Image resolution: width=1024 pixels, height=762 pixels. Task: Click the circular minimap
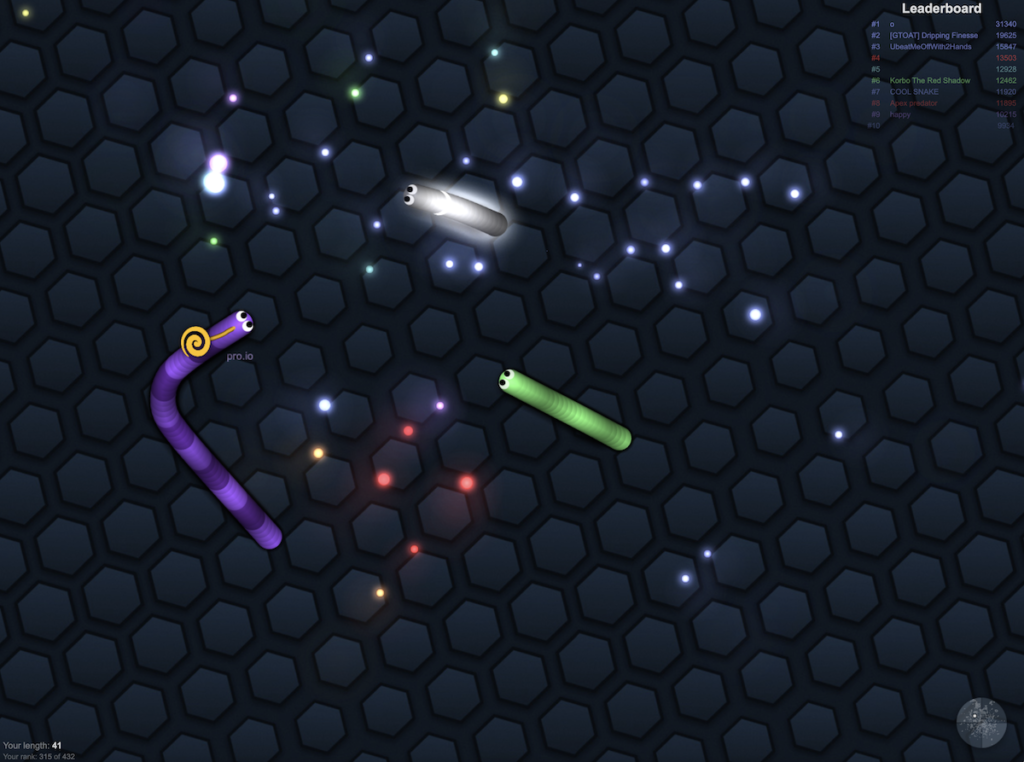tap(981, 722)
